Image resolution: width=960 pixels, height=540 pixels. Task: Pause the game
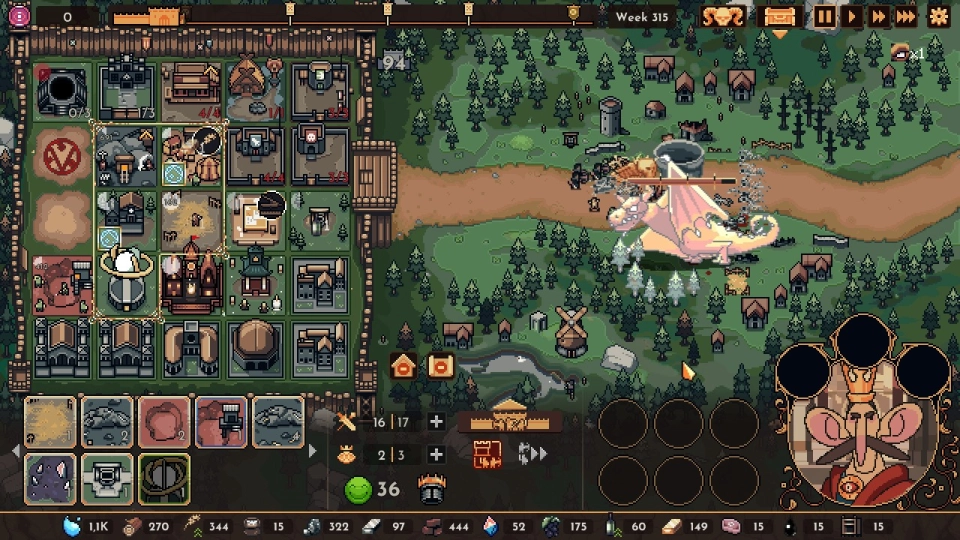824,16
